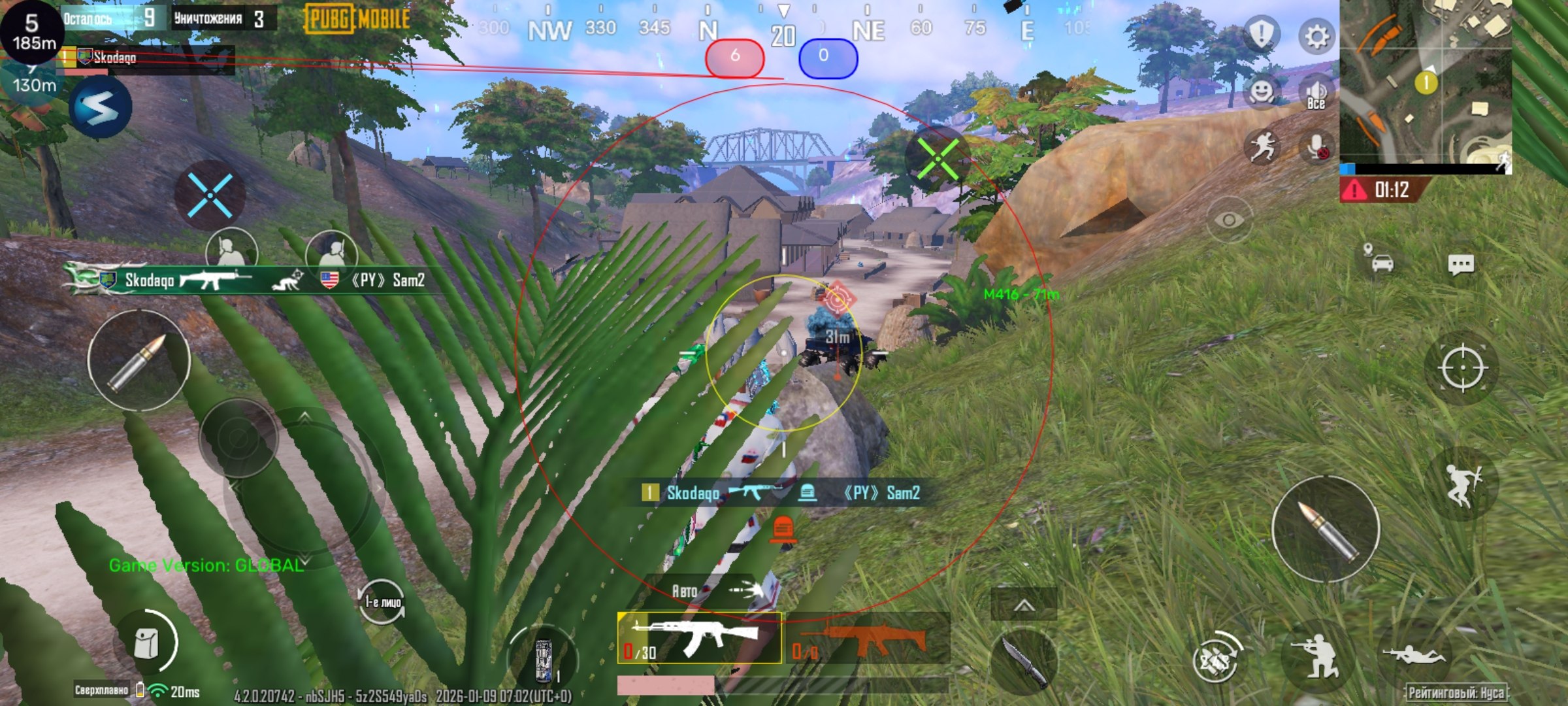Equip the knife melee weapon

coord(1023,662)
